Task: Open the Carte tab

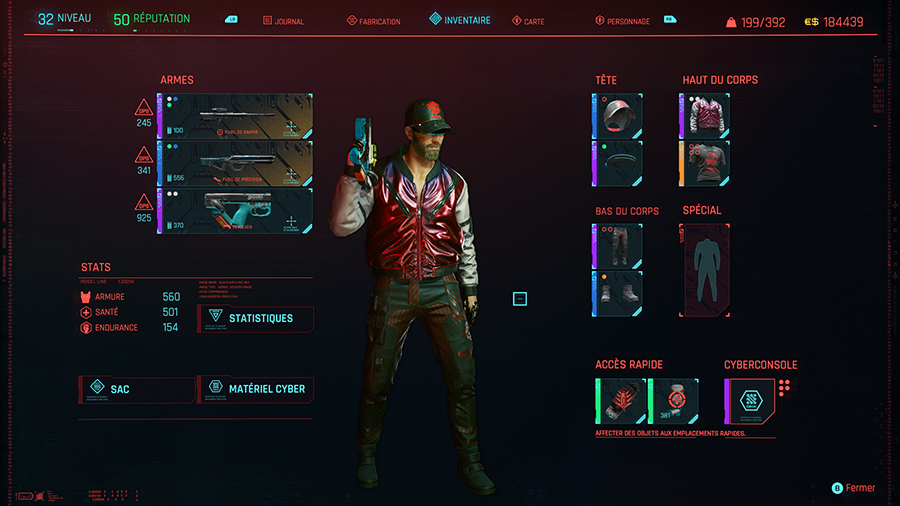Action: tap(529, 21)
